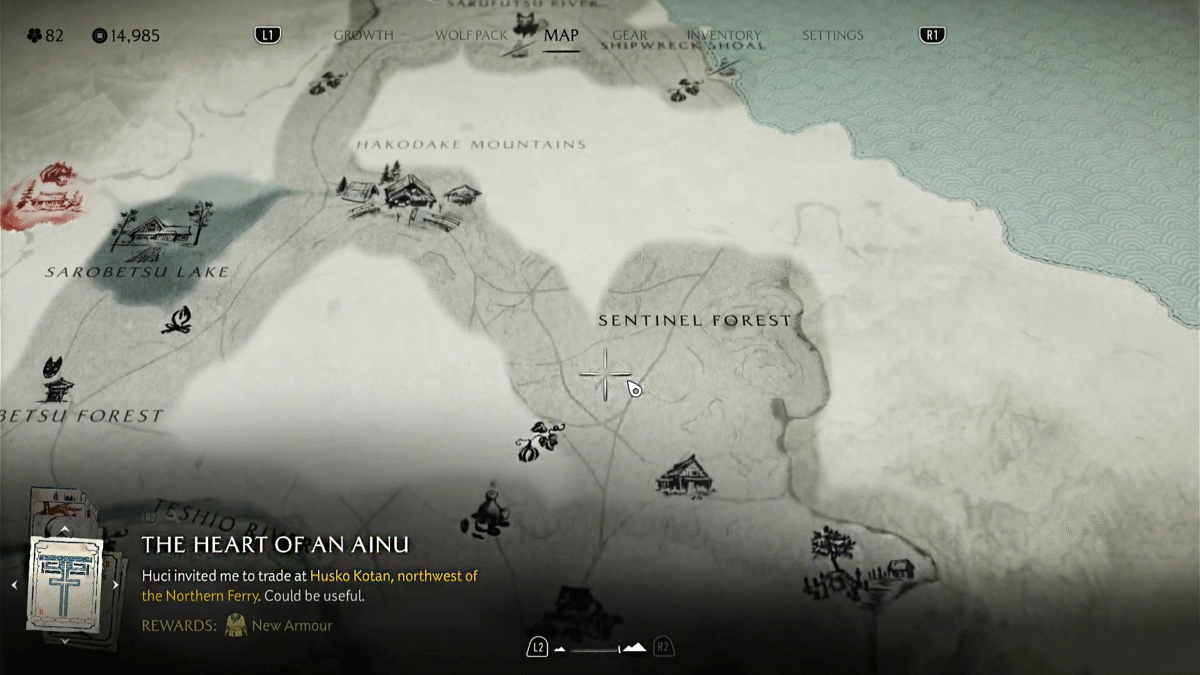Select the fox mask shrine marker
Image resolution: width=1200 pixels, height=675 pixels.
(x=58, y=378)
